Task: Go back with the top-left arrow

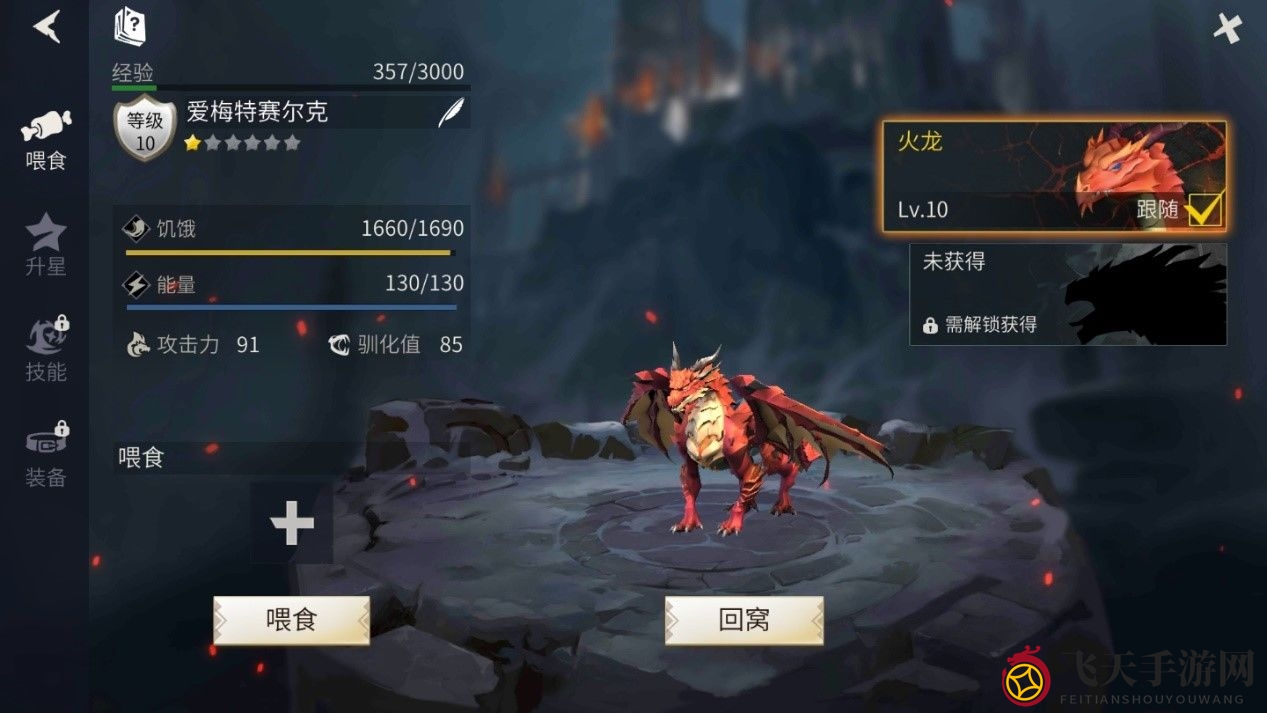Action: point(47,27)
